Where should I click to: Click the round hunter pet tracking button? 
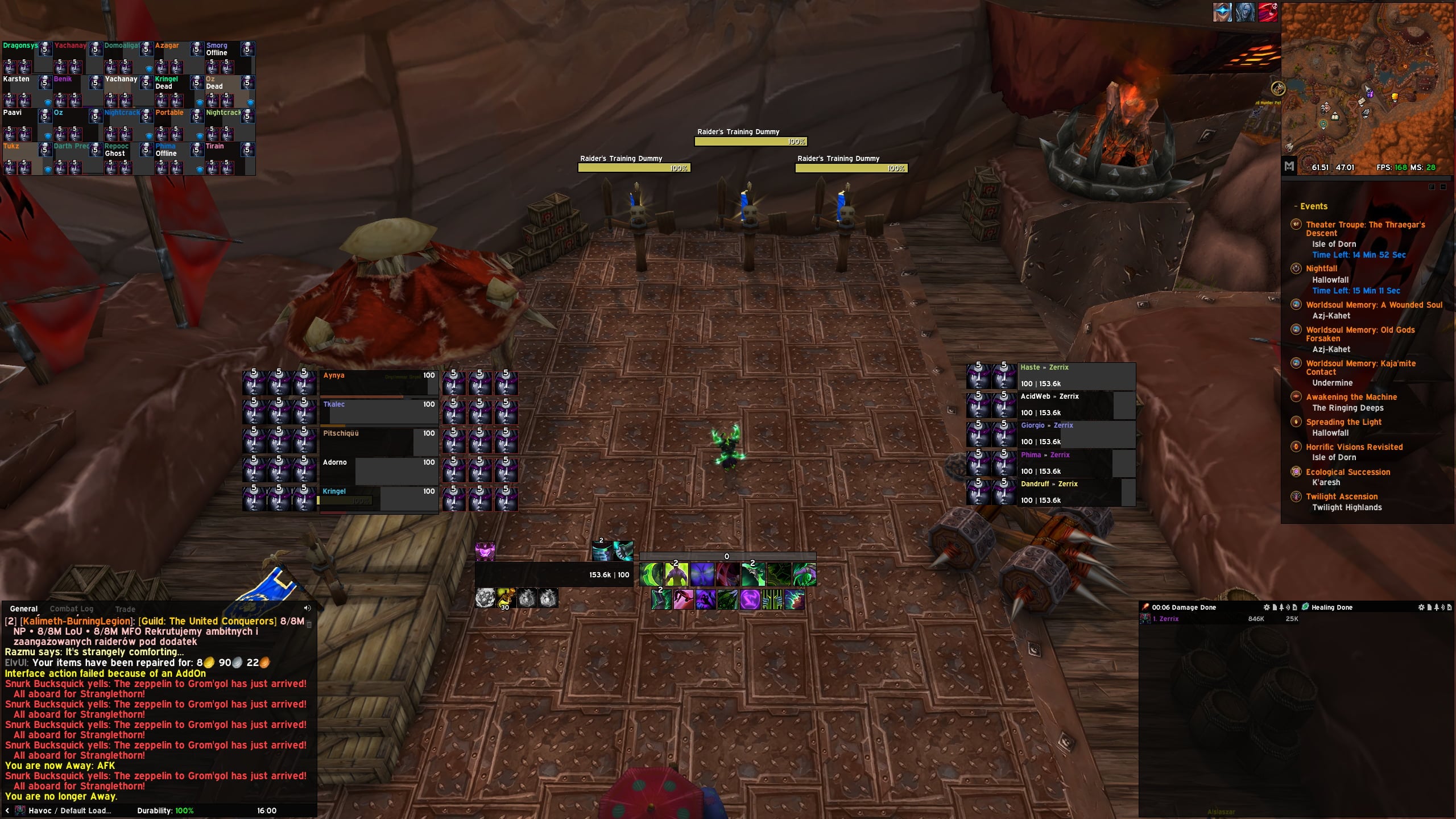(1278, 88)
